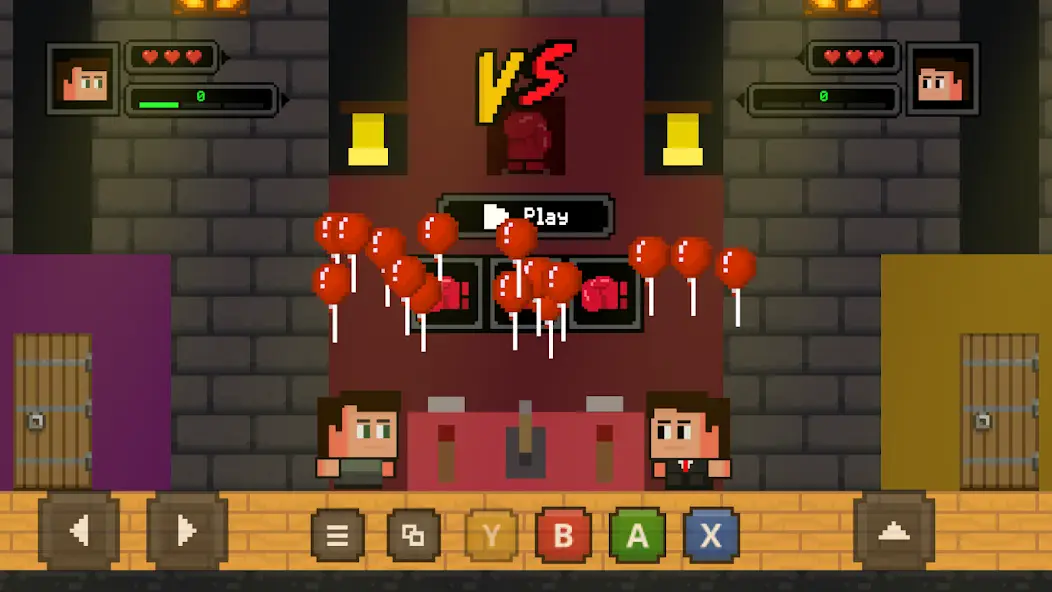Hit the yellow Y action button
The image size is (1052, 592).
coord(491,536)
